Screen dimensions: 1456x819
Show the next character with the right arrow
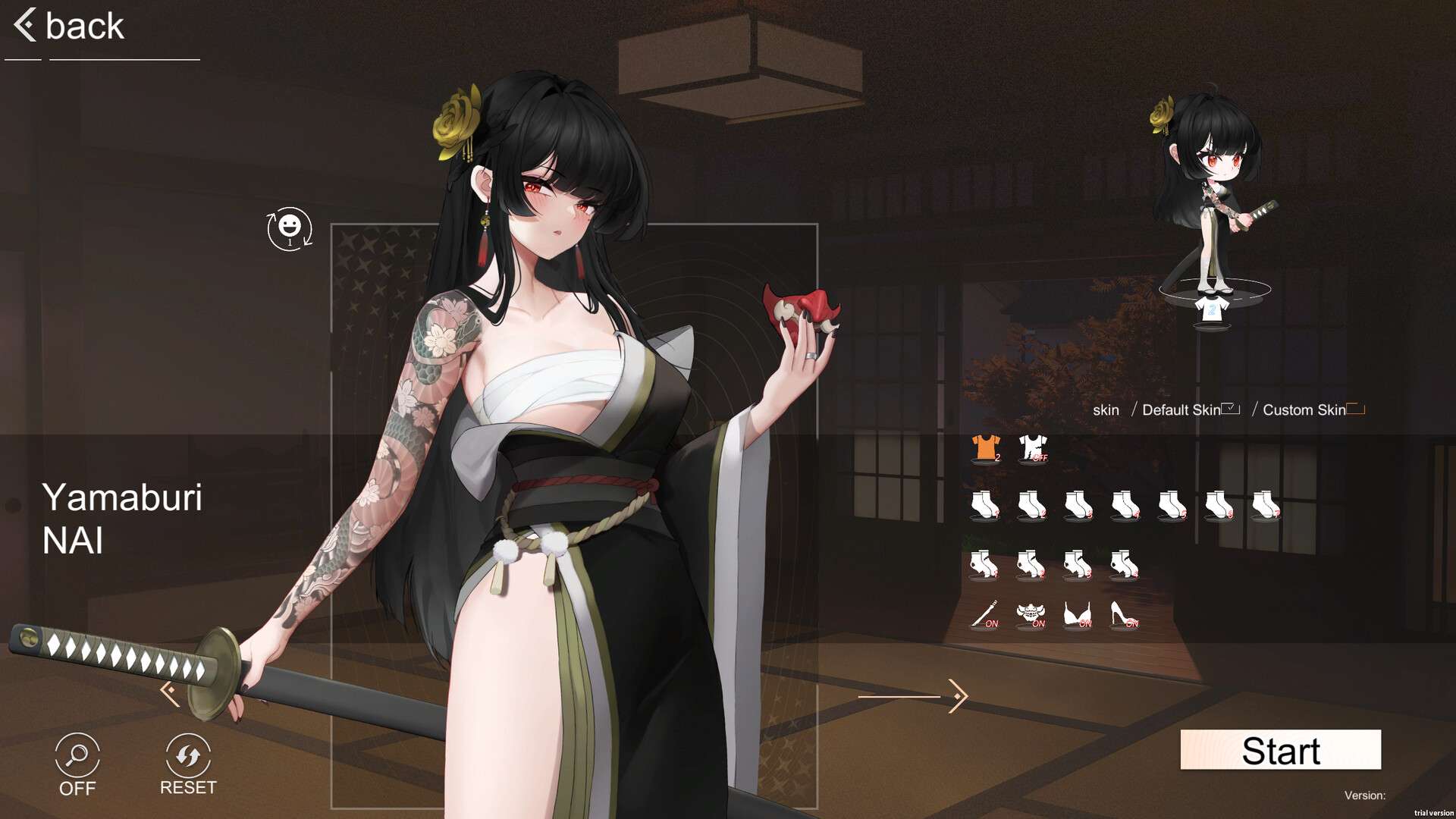pyautogui.click(x=957, y=695)
